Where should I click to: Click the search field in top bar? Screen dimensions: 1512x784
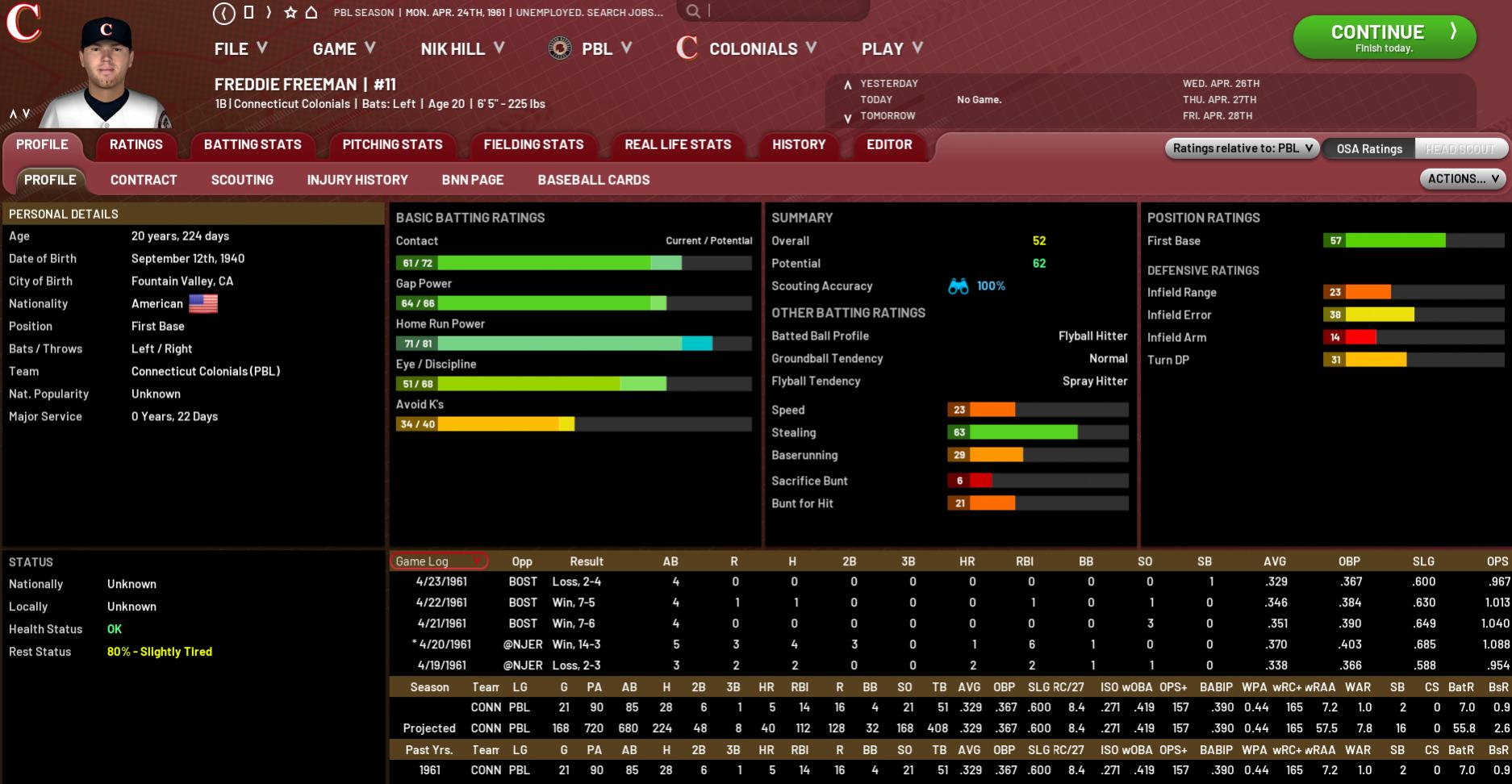coord(783,11)
